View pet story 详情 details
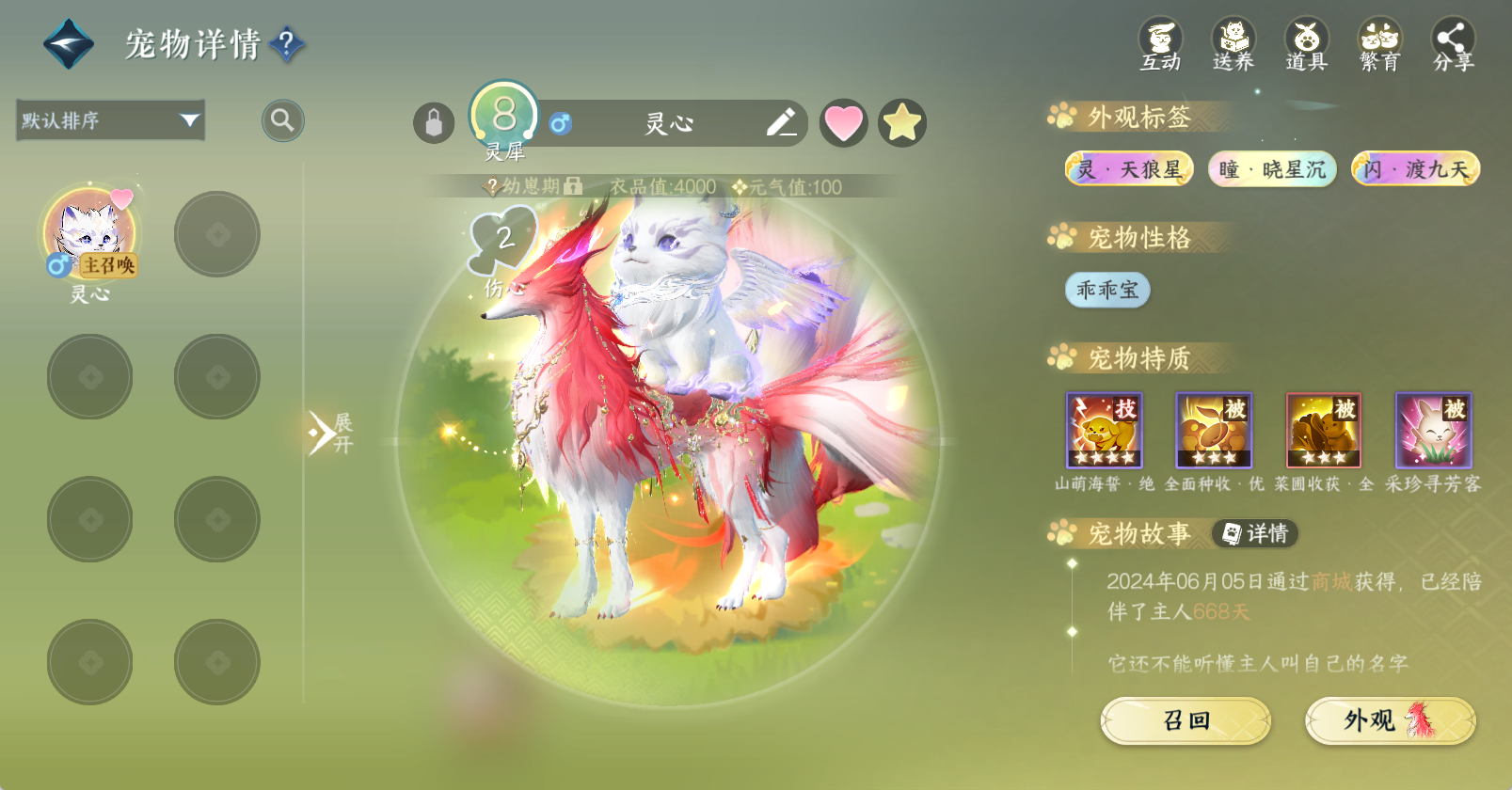 [x=1255, y=534]
